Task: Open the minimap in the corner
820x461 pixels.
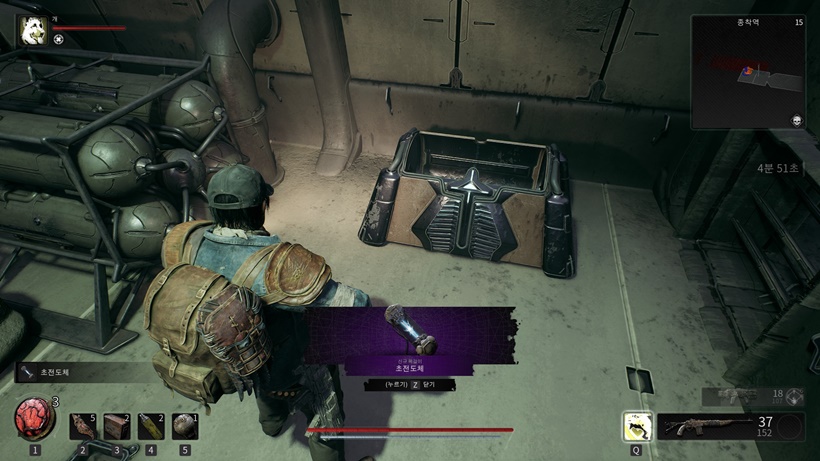Action: (748, 71)
